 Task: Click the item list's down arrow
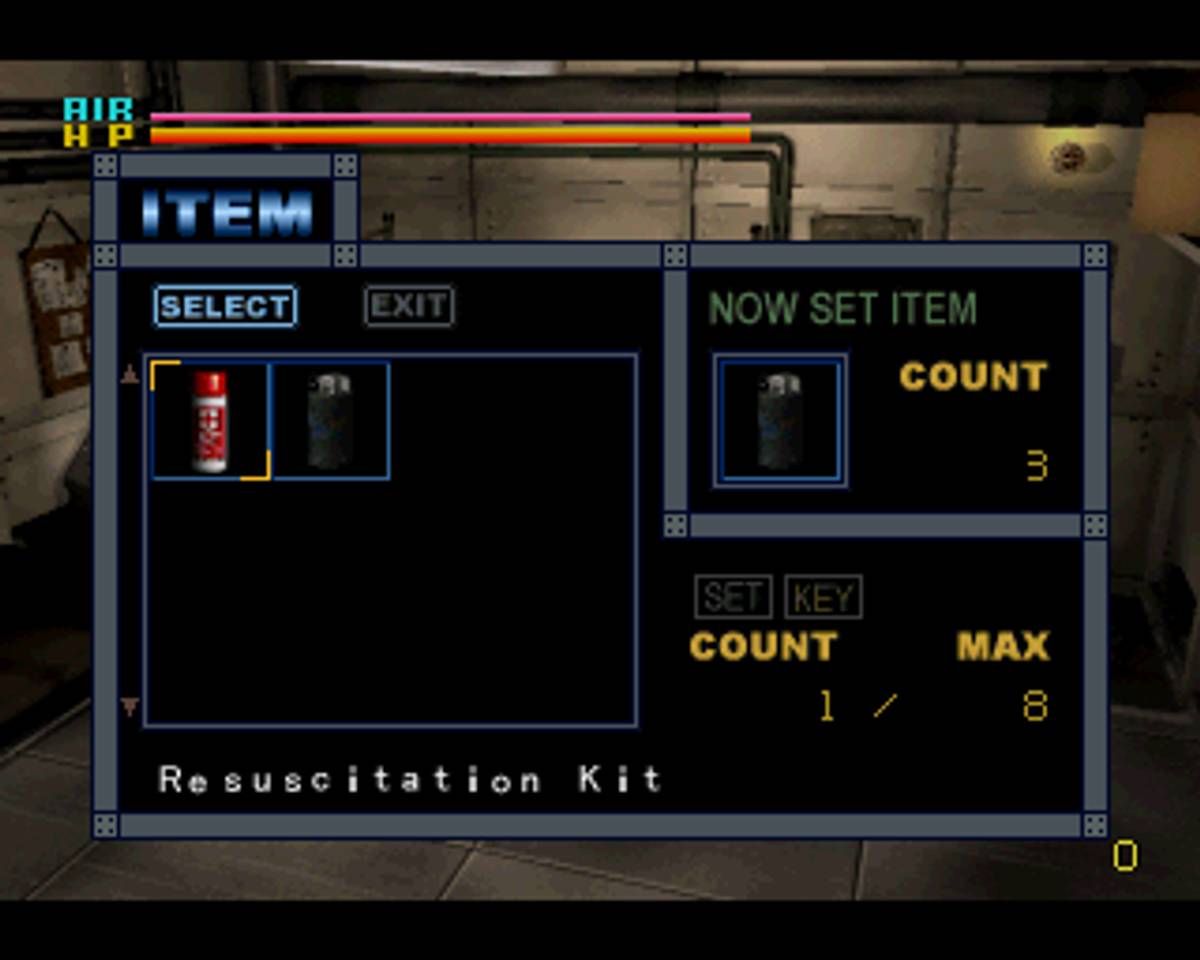130,707
